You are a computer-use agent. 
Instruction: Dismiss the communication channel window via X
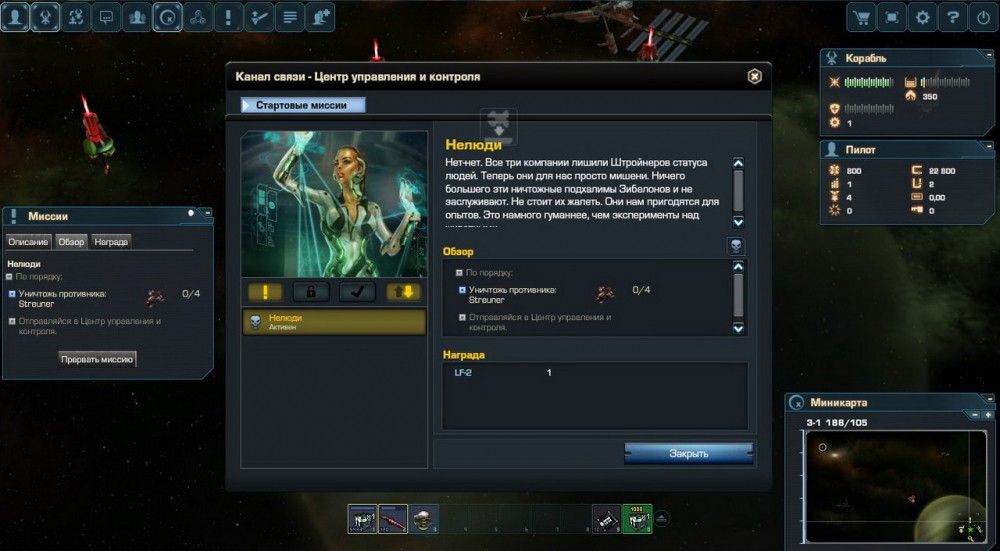[x=754, y=76]
